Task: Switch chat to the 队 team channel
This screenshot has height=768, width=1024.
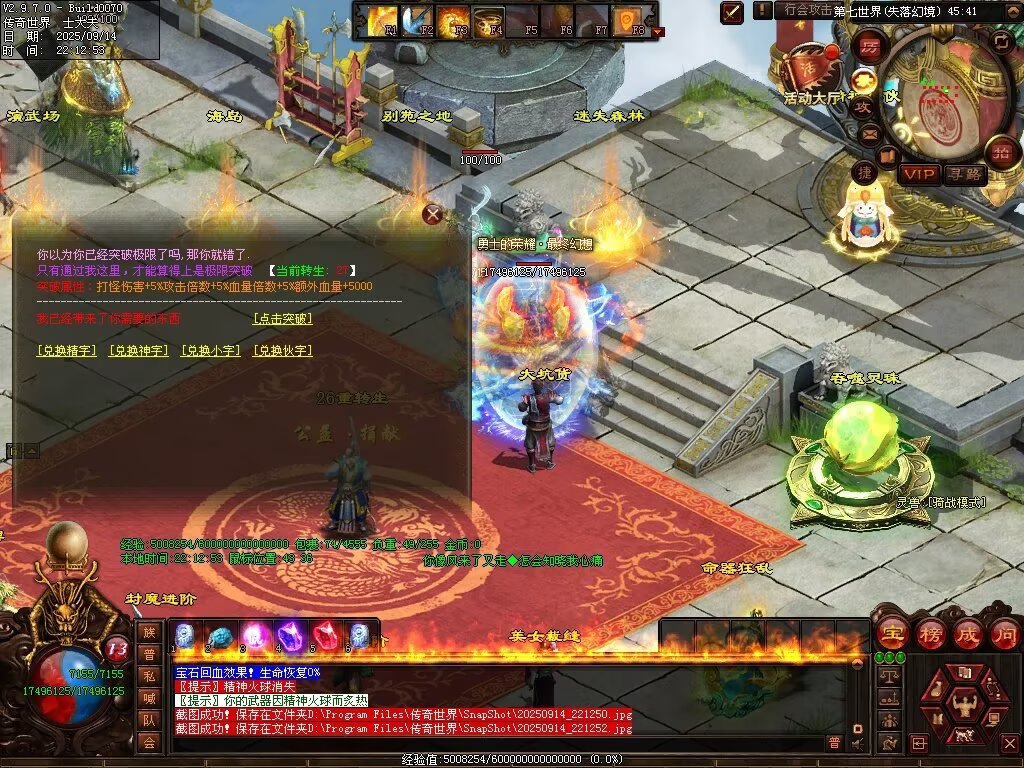Action: (149, 719)
